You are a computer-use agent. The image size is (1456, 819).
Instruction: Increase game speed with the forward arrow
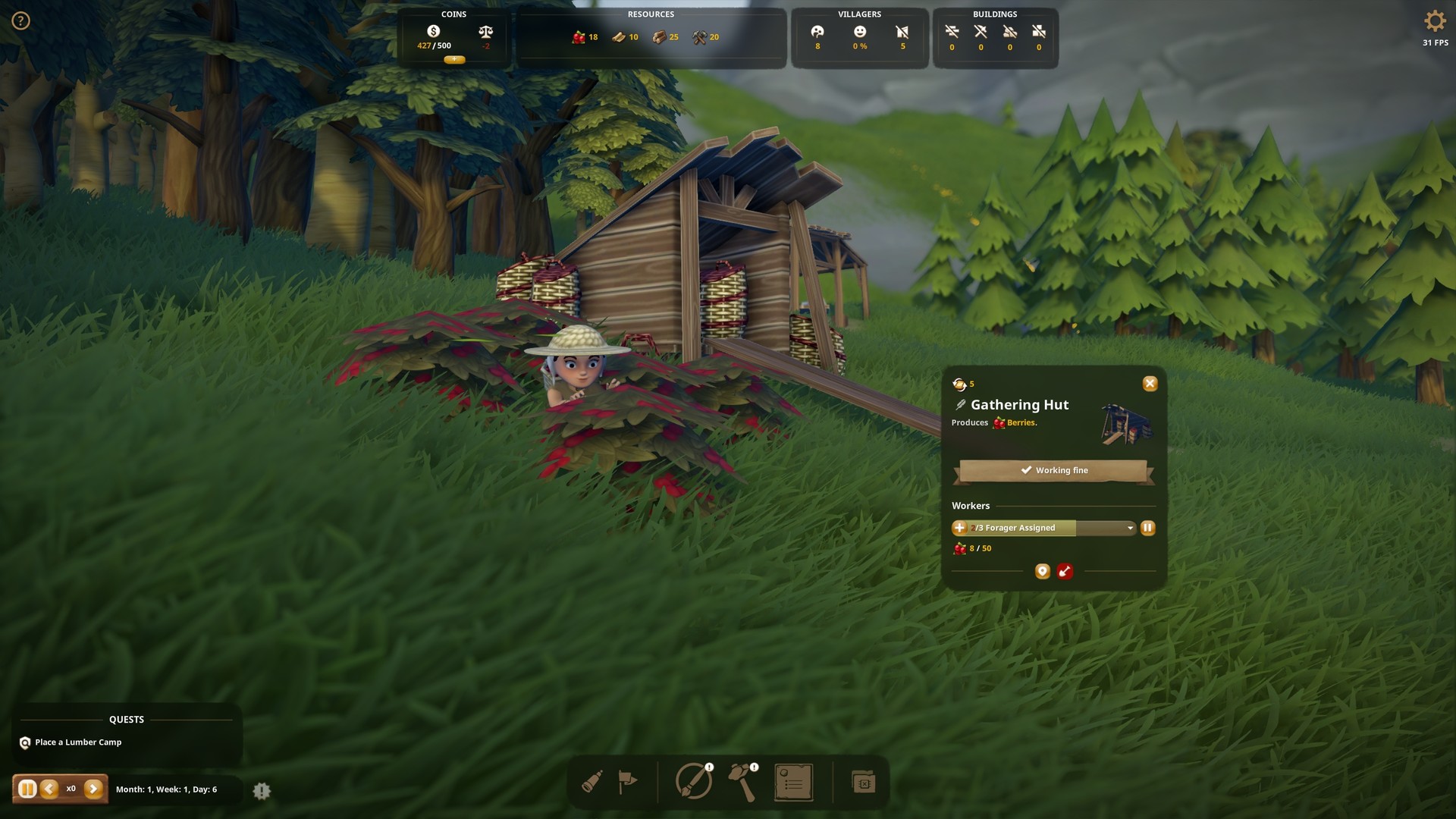[93, 789]
